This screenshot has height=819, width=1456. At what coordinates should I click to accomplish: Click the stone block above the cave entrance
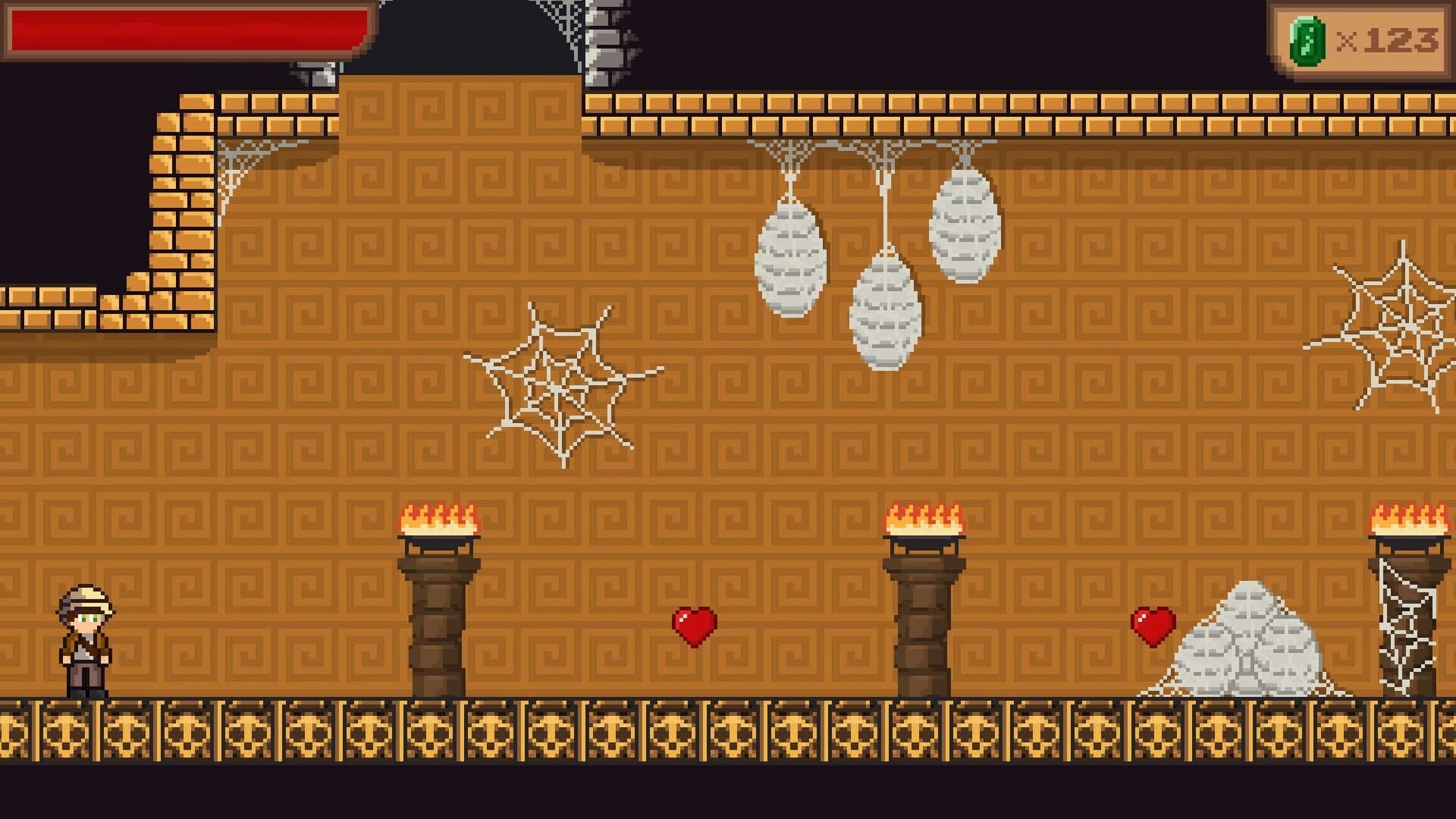click(315, 72)
